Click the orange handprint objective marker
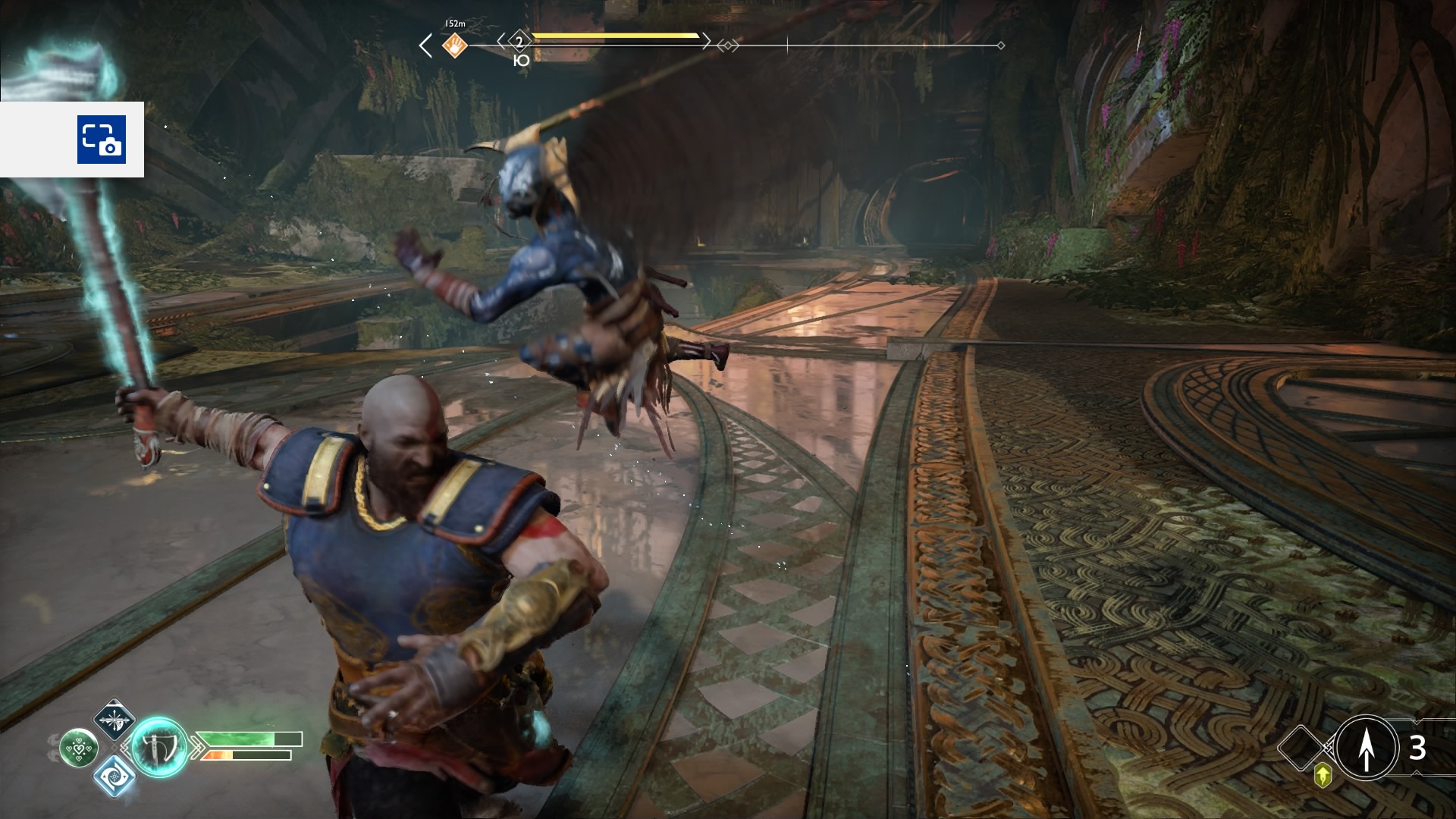Viewport: 1456px width, 819px height. click(x=454, y=45)
